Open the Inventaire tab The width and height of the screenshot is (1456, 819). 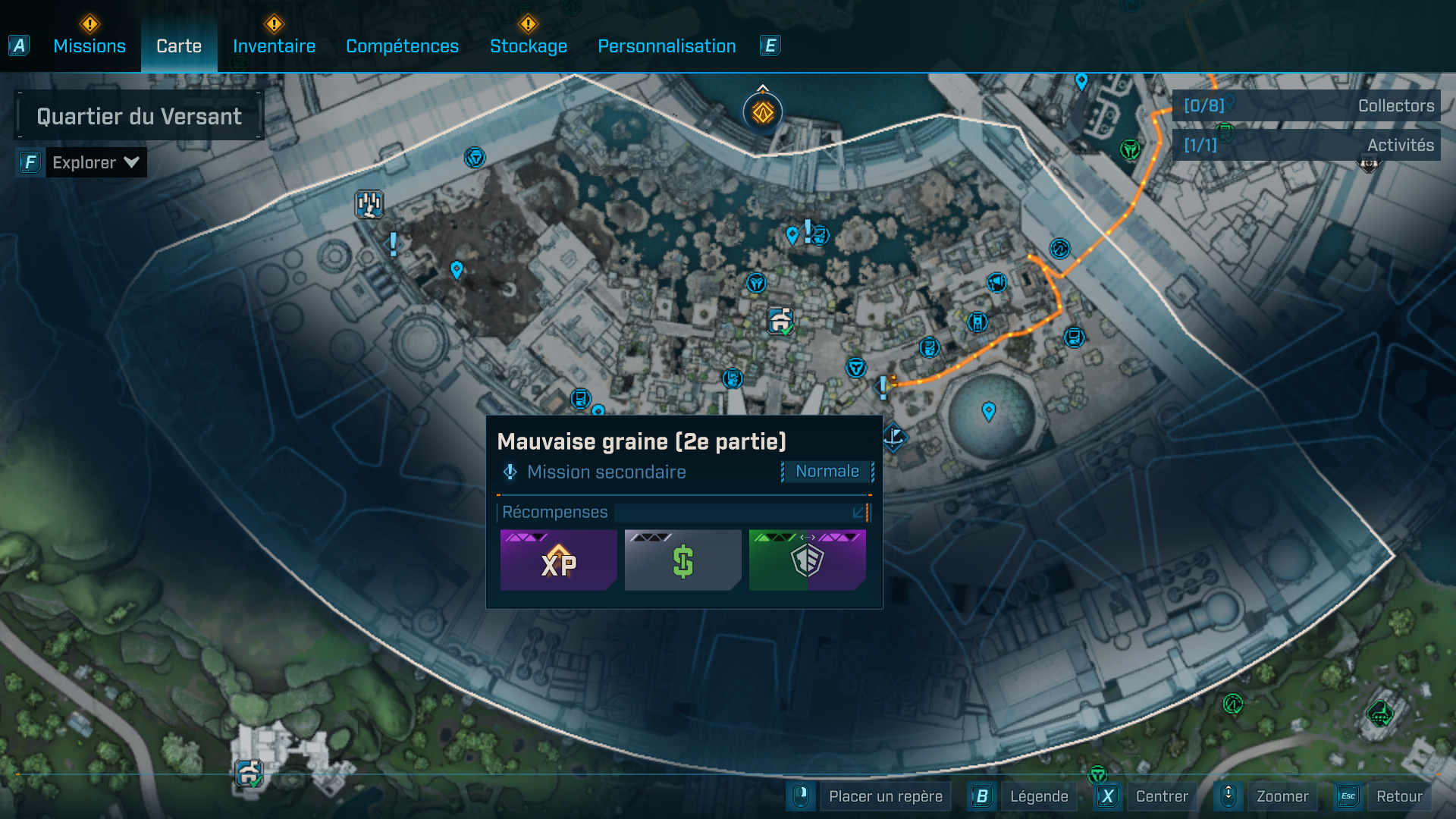pos(274,46)
